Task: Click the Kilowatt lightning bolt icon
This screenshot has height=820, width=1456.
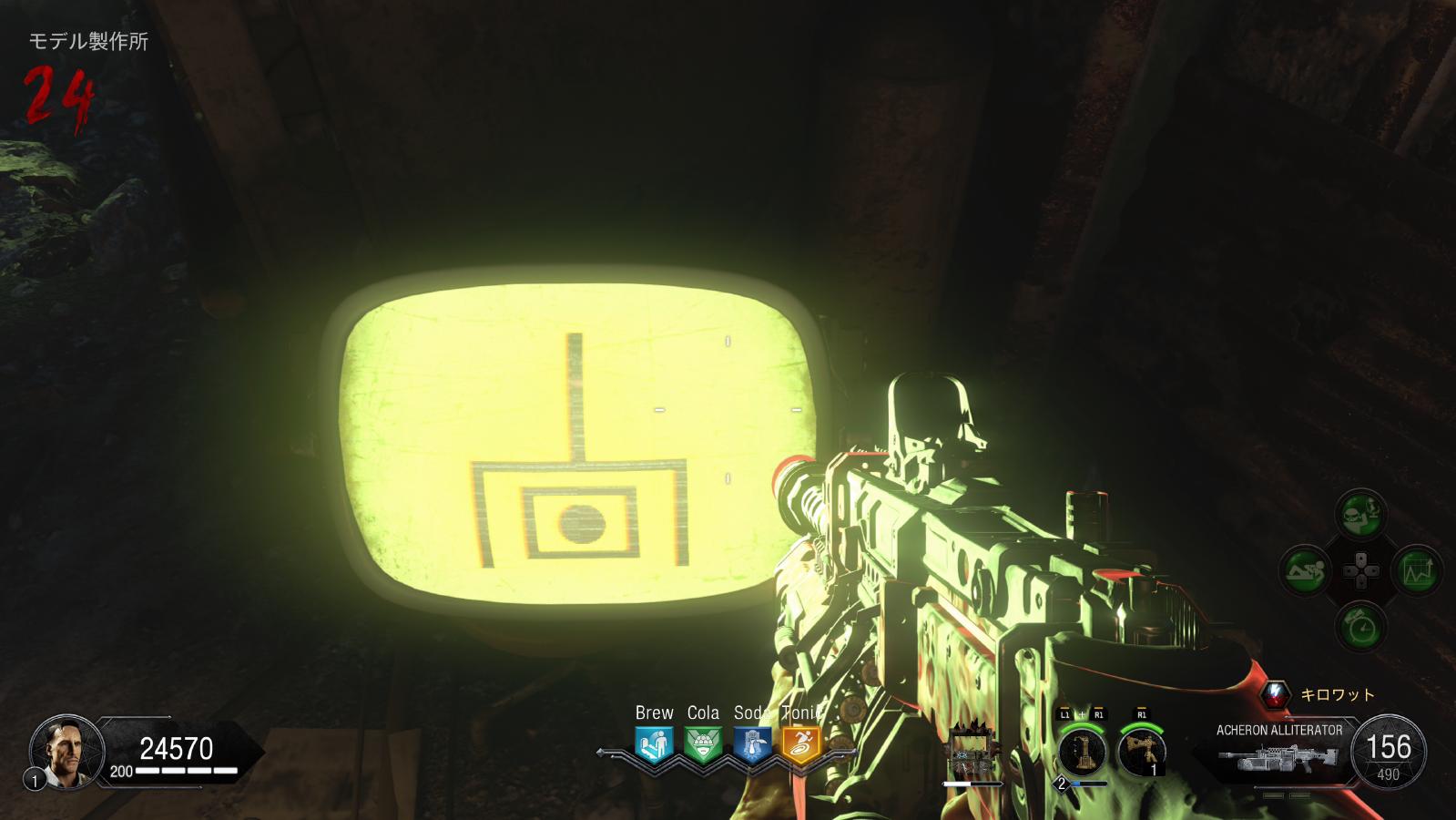Action: [x=1277, y=694]
